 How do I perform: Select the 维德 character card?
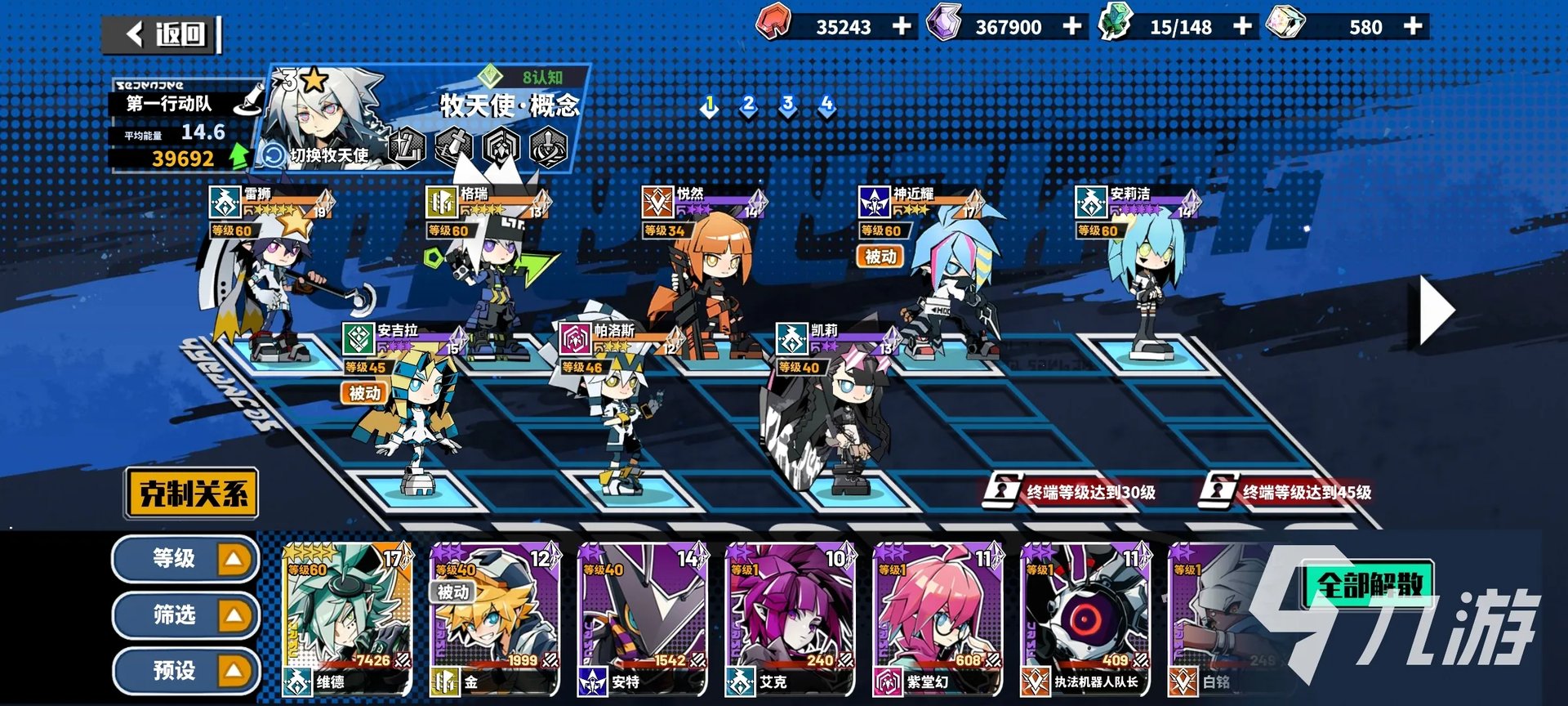point(346,619)
